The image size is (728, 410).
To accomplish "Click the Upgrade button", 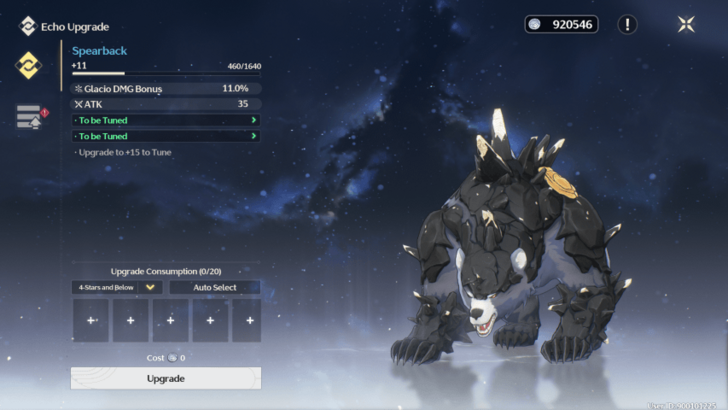I will click(x=165, y=378).
